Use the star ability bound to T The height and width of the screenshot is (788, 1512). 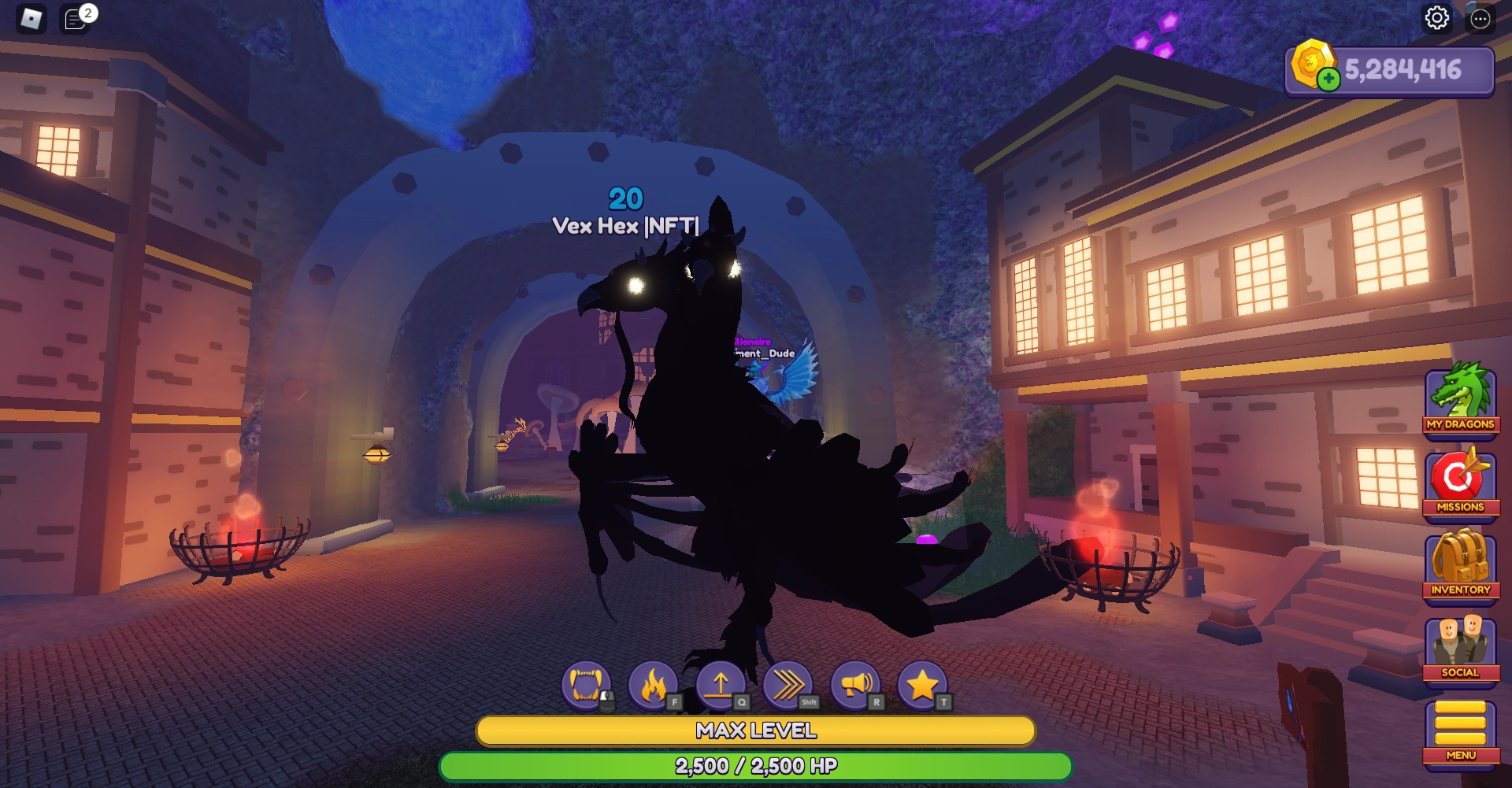click(922, 684)
